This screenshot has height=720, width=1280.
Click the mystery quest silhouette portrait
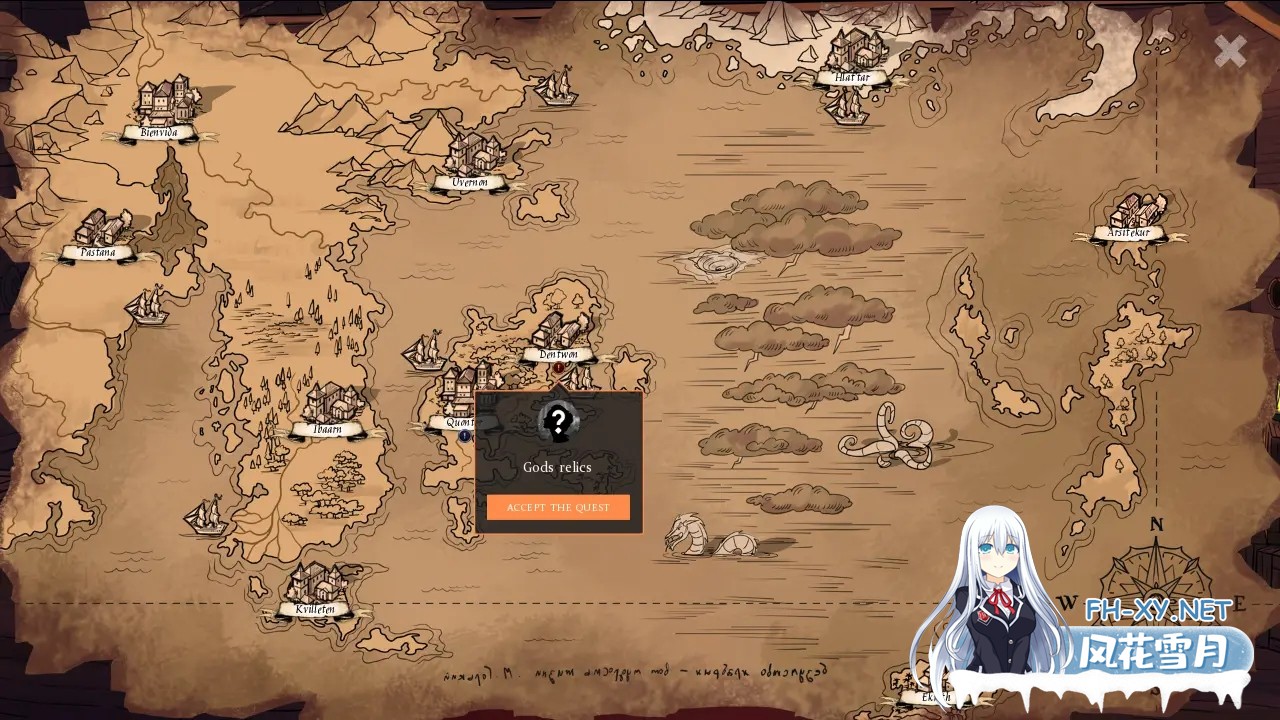click(x=558, y=423)
